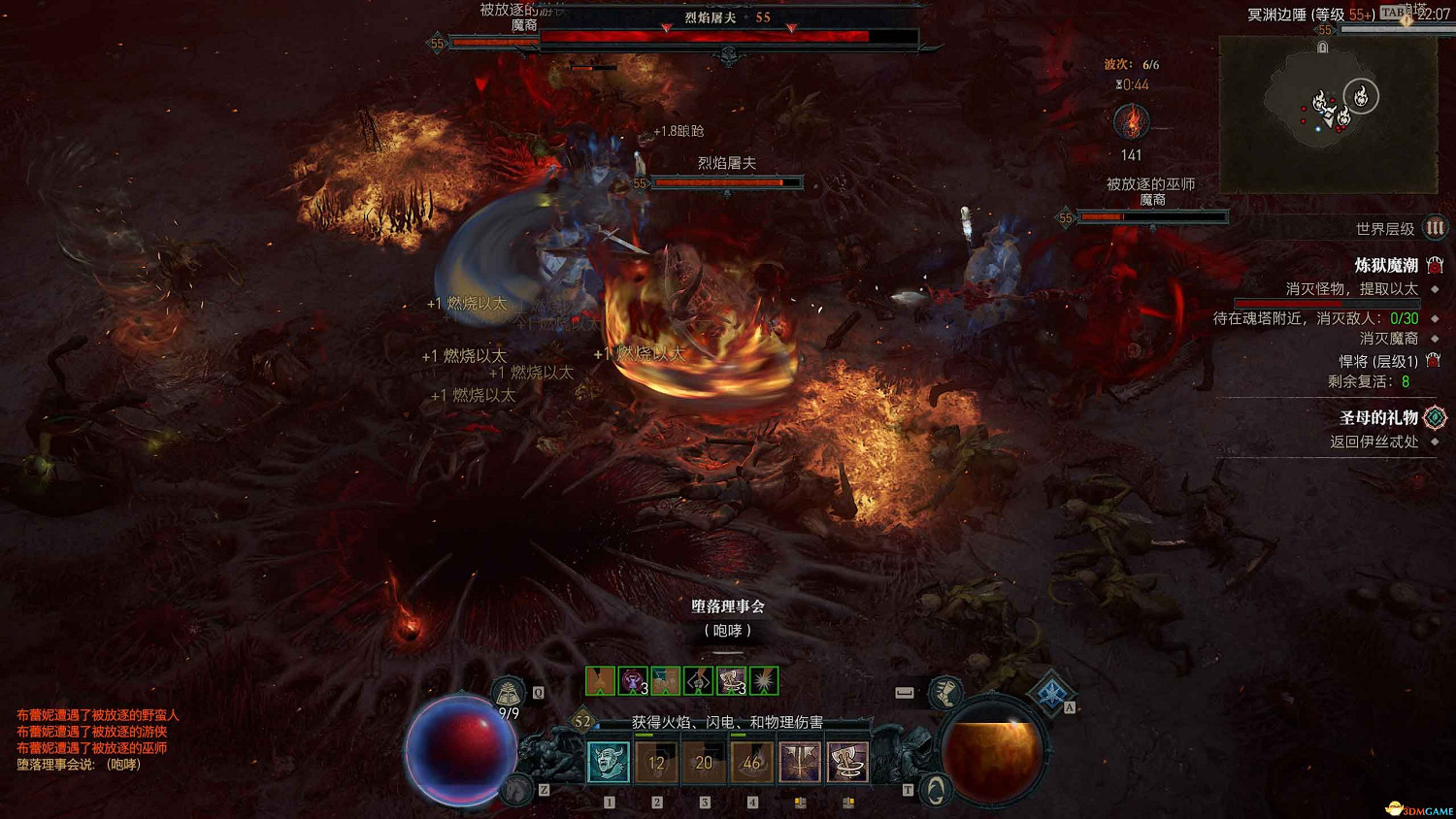
Task: Inspect the purple hourglass buff icon
Action: tap(633, 680)
